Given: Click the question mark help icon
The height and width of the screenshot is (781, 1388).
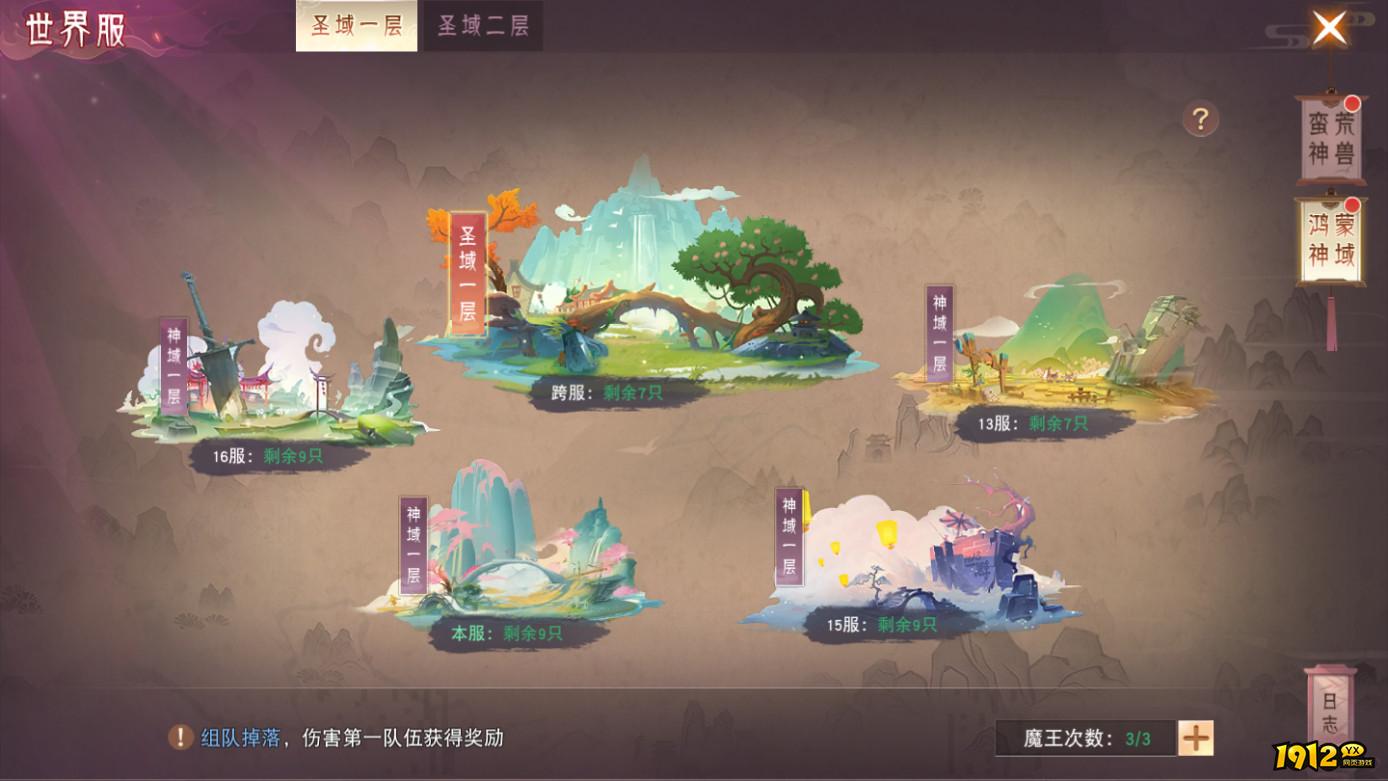Looking at the screenshot, I should tap(1199, 120).
